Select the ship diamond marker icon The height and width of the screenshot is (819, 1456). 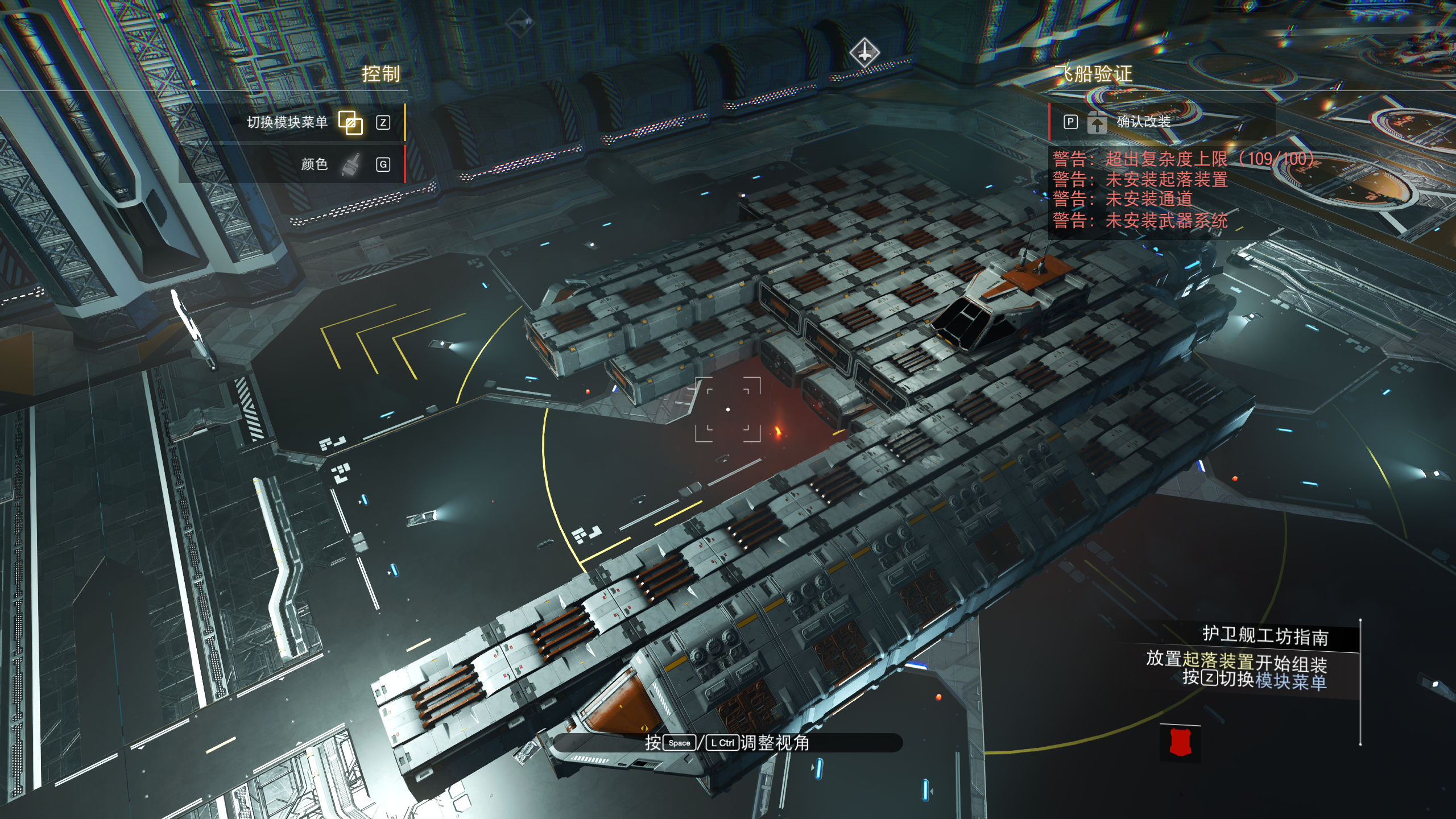tap(864, 53)
